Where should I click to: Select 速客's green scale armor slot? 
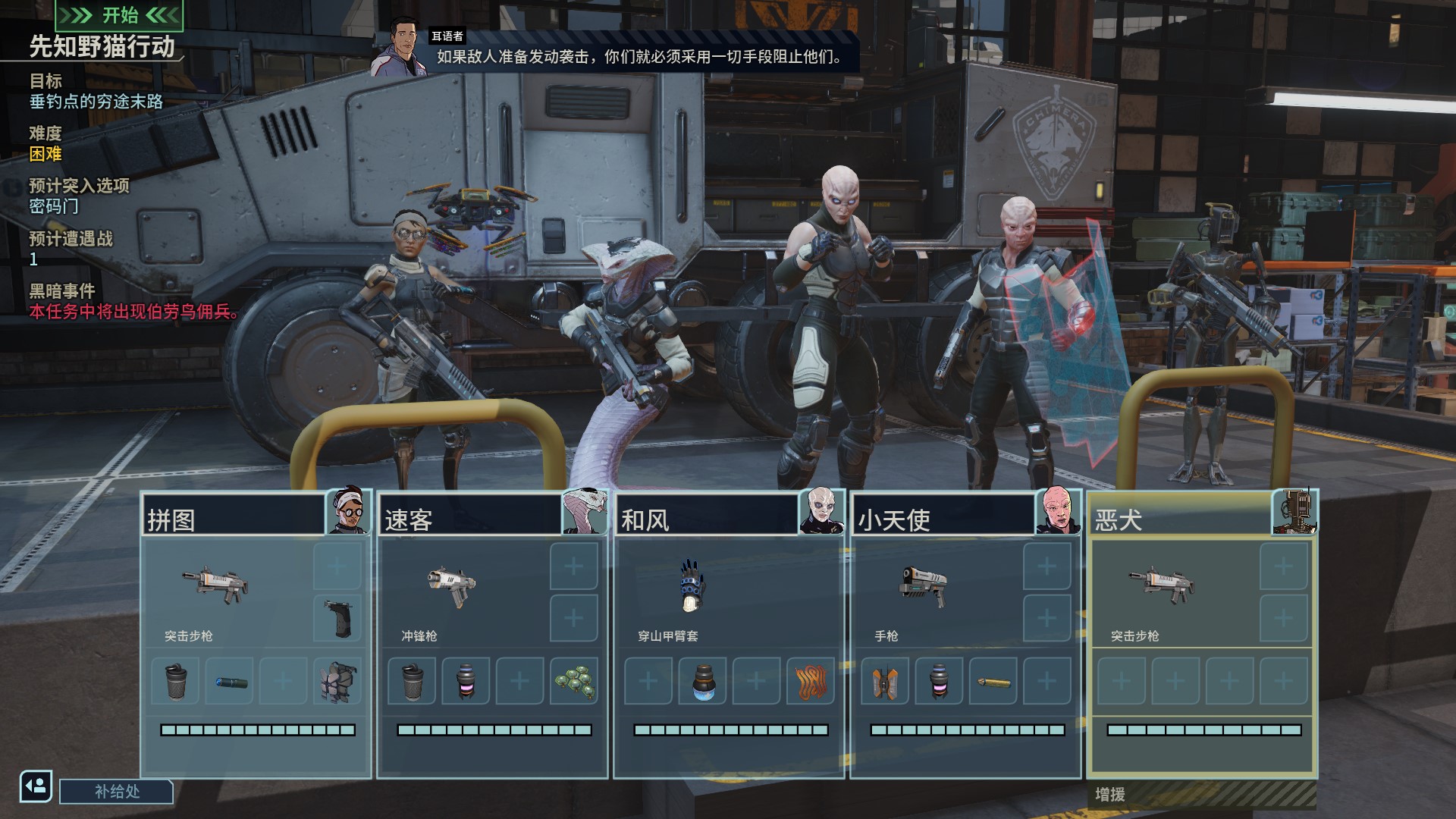(x=574, y=681)
